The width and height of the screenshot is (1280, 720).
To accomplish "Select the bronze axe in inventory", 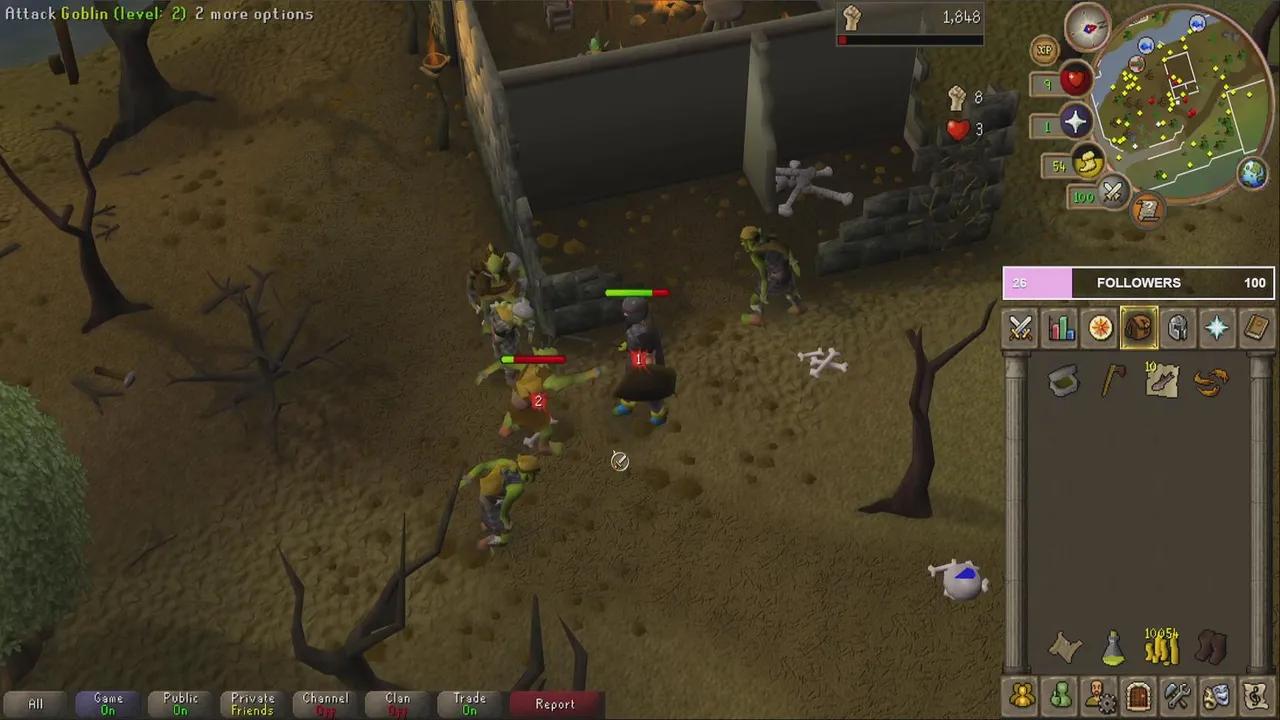I will click(1113, 380).
